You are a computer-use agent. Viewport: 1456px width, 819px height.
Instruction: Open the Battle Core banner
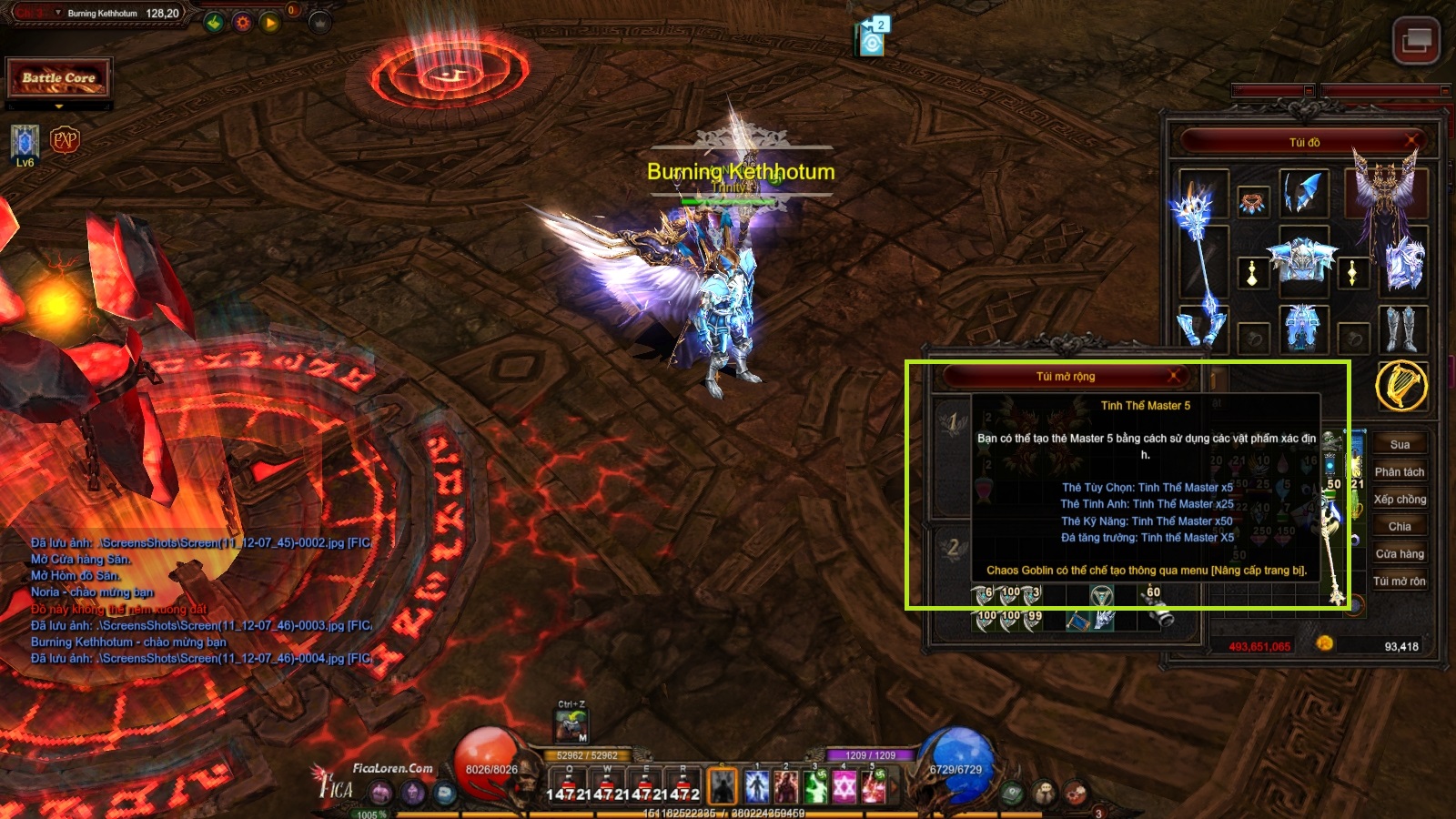59,78
